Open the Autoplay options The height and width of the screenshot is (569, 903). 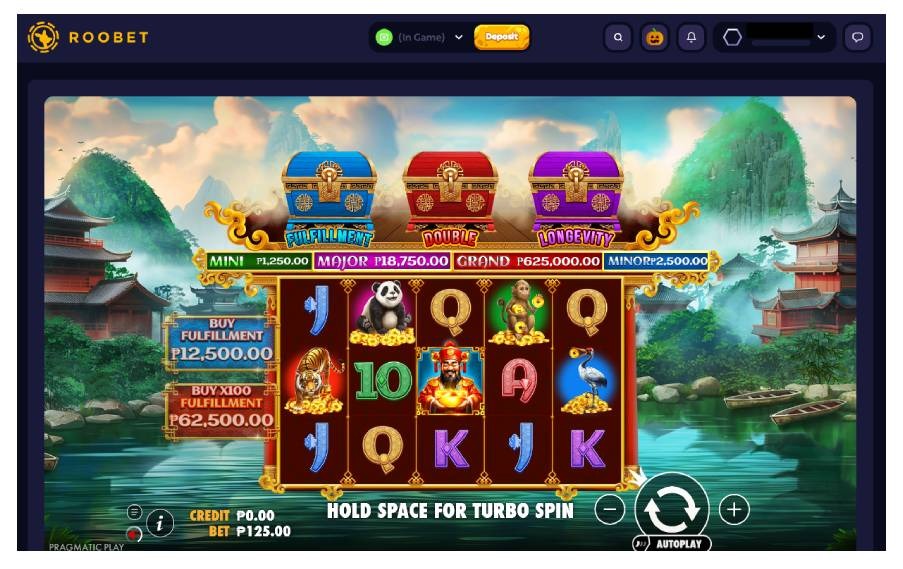click(x=673, y=544)
